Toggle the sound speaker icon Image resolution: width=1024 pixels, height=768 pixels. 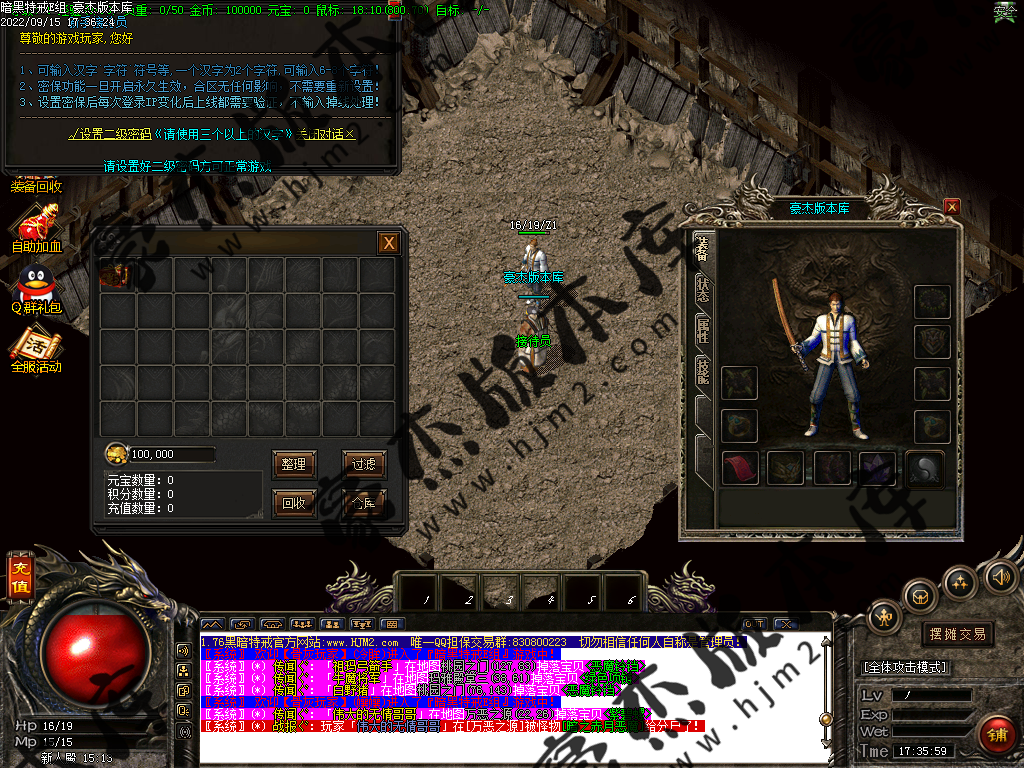pos(1000,576)
